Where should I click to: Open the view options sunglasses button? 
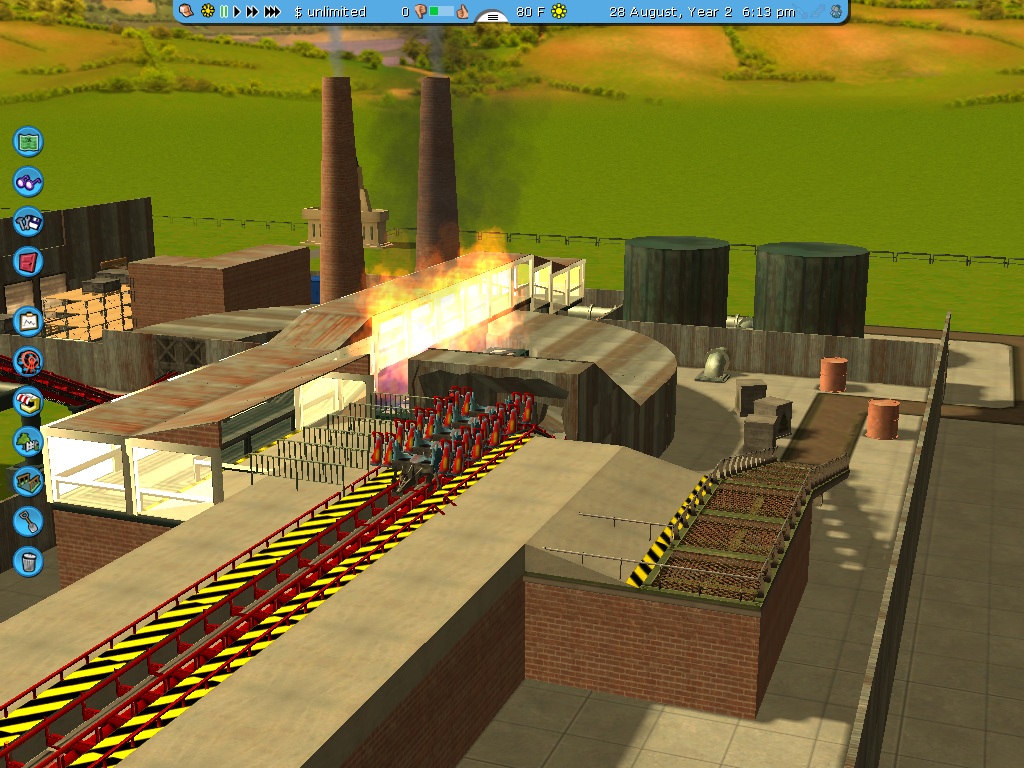29,181
